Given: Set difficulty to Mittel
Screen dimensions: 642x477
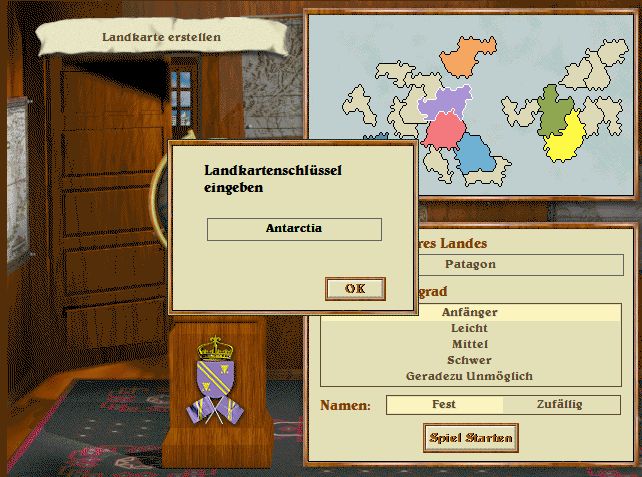Looking at the screenshot, I should tap(469, 344).
